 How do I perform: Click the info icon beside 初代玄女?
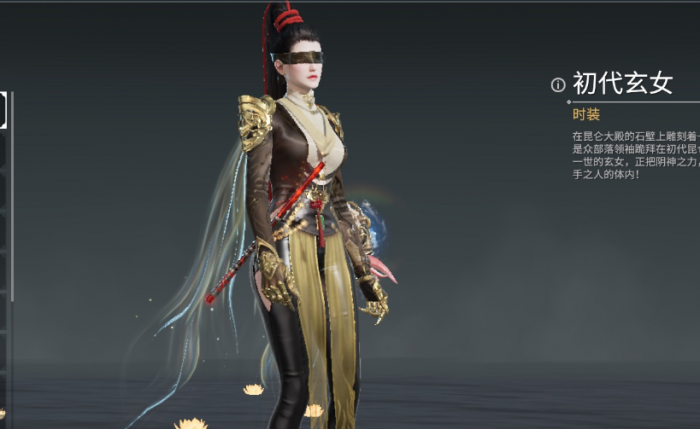[x=558, y=85]
